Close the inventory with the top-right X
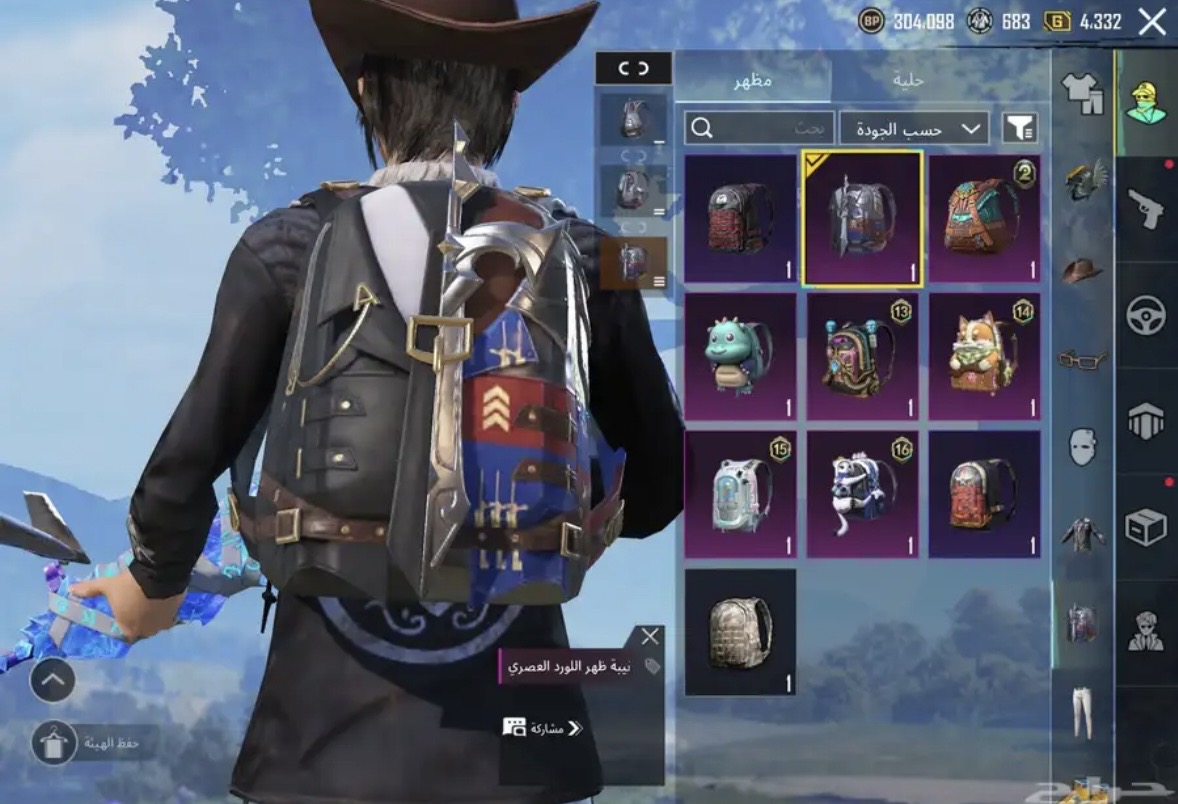Screen dimensions: 1178x804 click(1152, 22)
